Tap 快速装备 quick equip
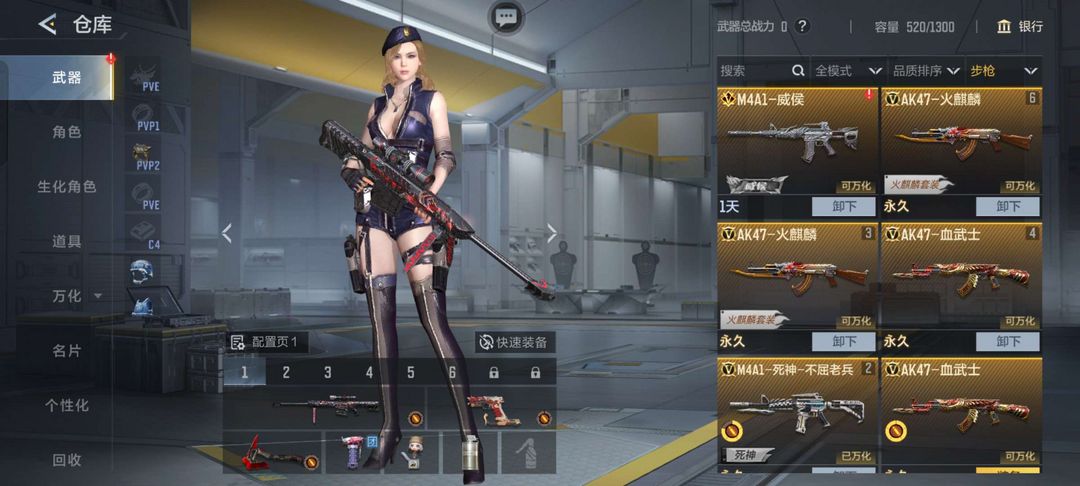Screen dimensions: 1080x486 pos(514,342)
